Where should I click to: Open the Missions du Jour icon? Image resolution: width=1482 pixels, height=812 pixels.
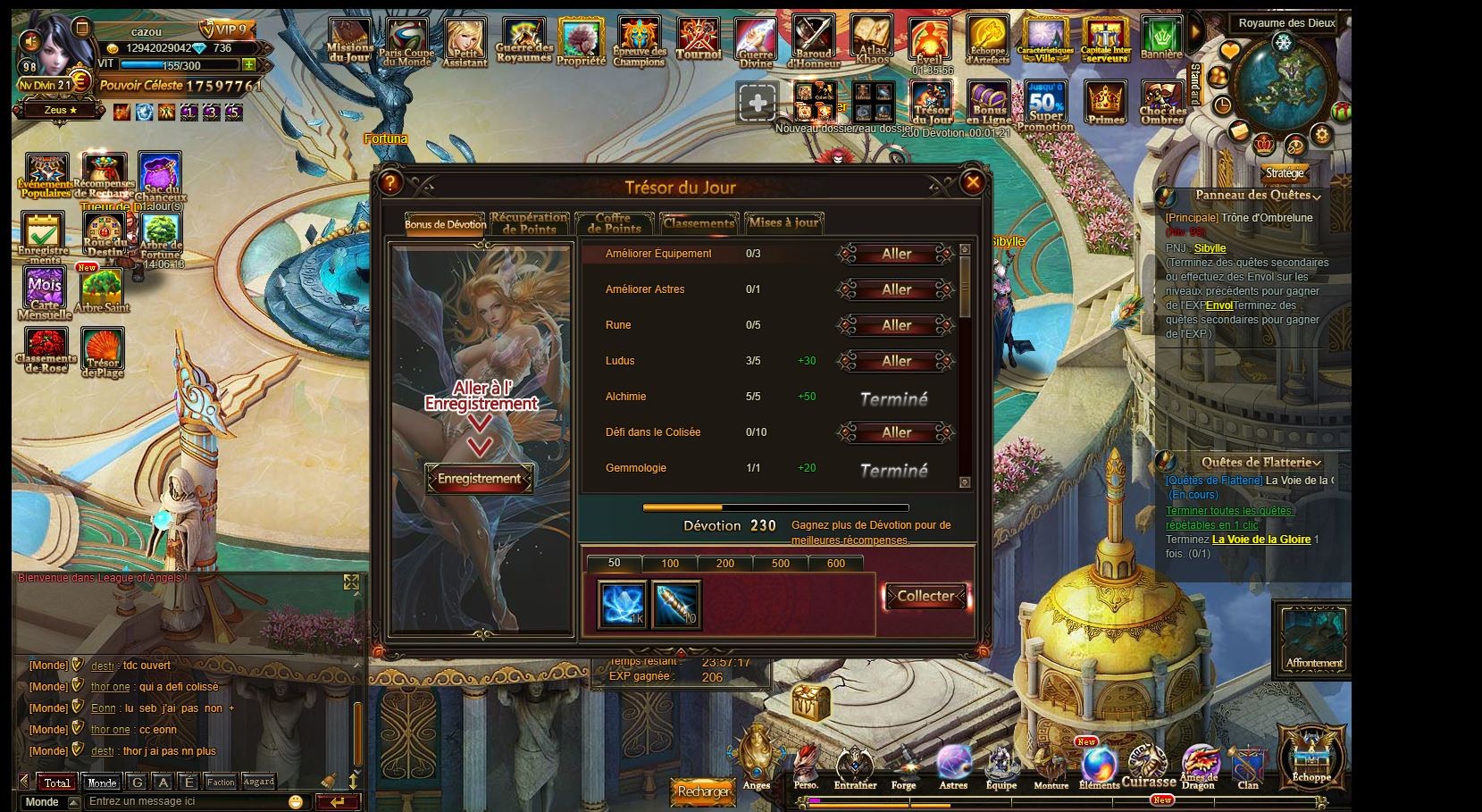(349, 40)
